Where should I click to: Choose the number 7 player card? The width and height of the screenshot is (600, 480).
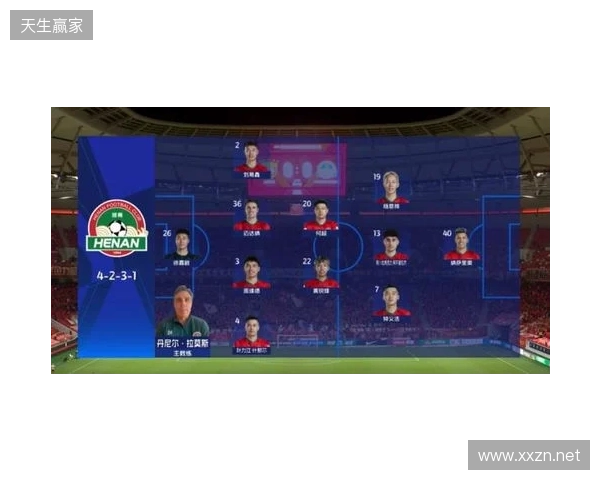391,303
